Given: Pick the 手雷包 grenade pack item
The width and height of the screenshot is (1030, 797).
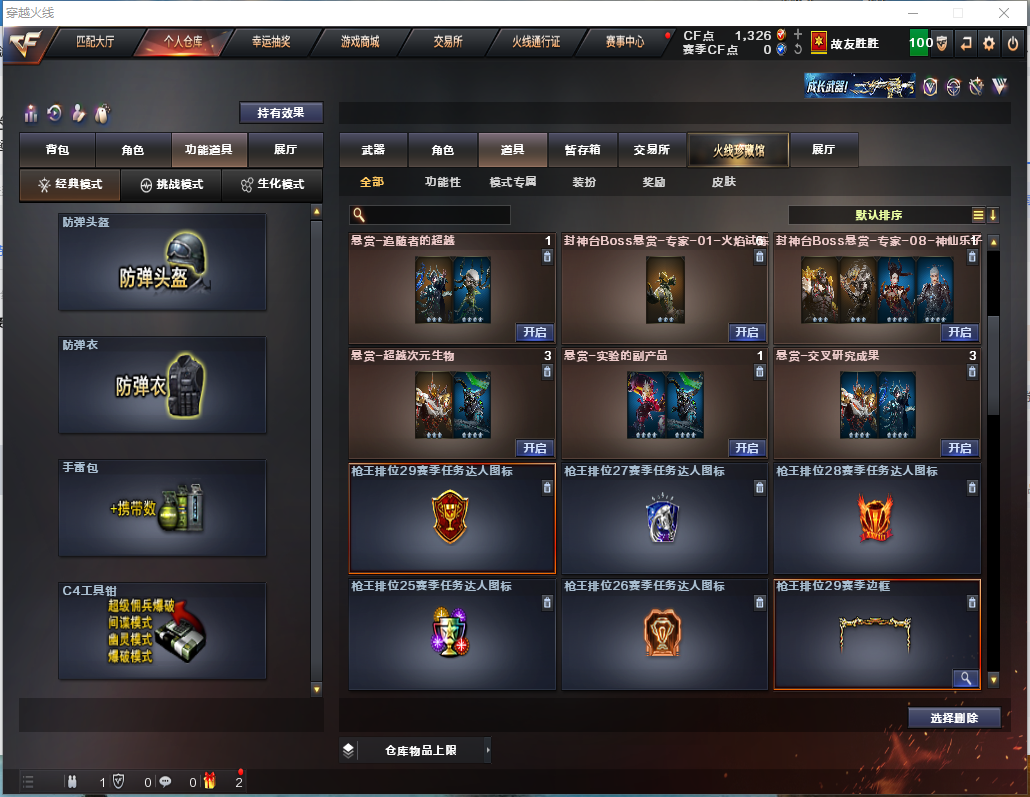Looking at the screenshot, I should [x=162, y=508].
